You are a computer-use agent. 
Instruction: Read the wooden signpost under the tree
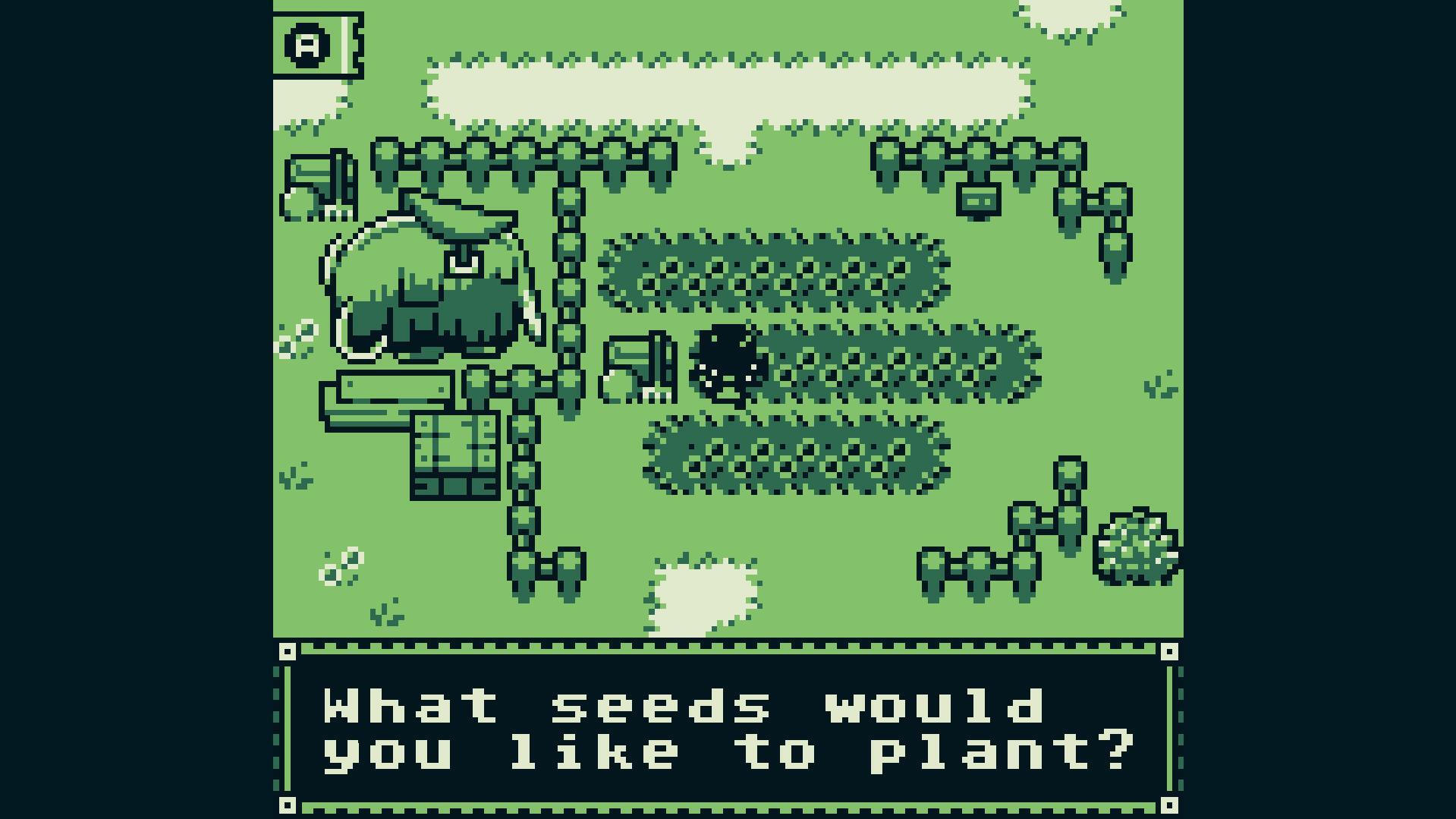393,389
